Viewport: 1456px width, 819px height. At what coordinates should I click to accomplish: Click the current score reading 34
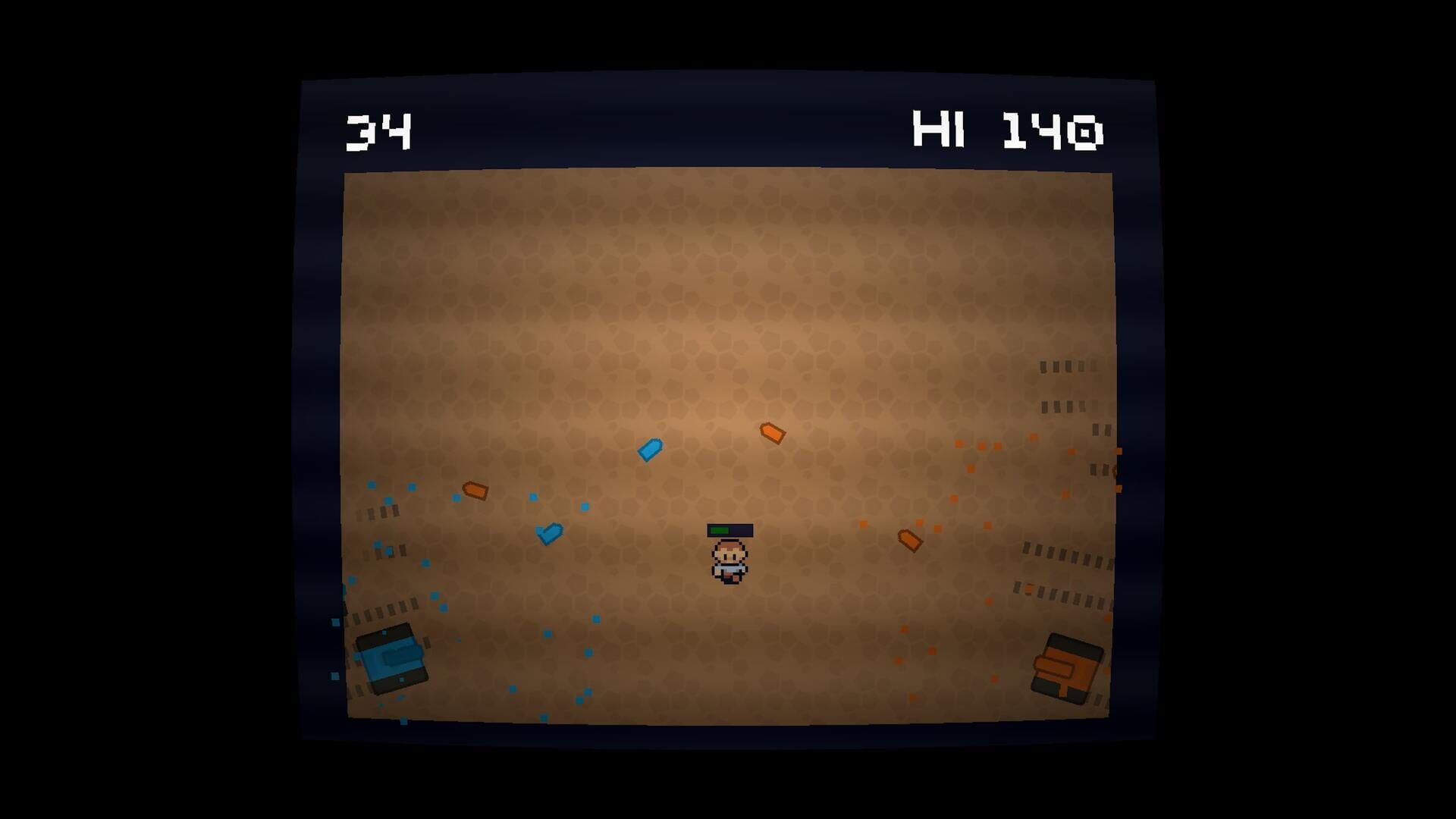tap(381, 130)
